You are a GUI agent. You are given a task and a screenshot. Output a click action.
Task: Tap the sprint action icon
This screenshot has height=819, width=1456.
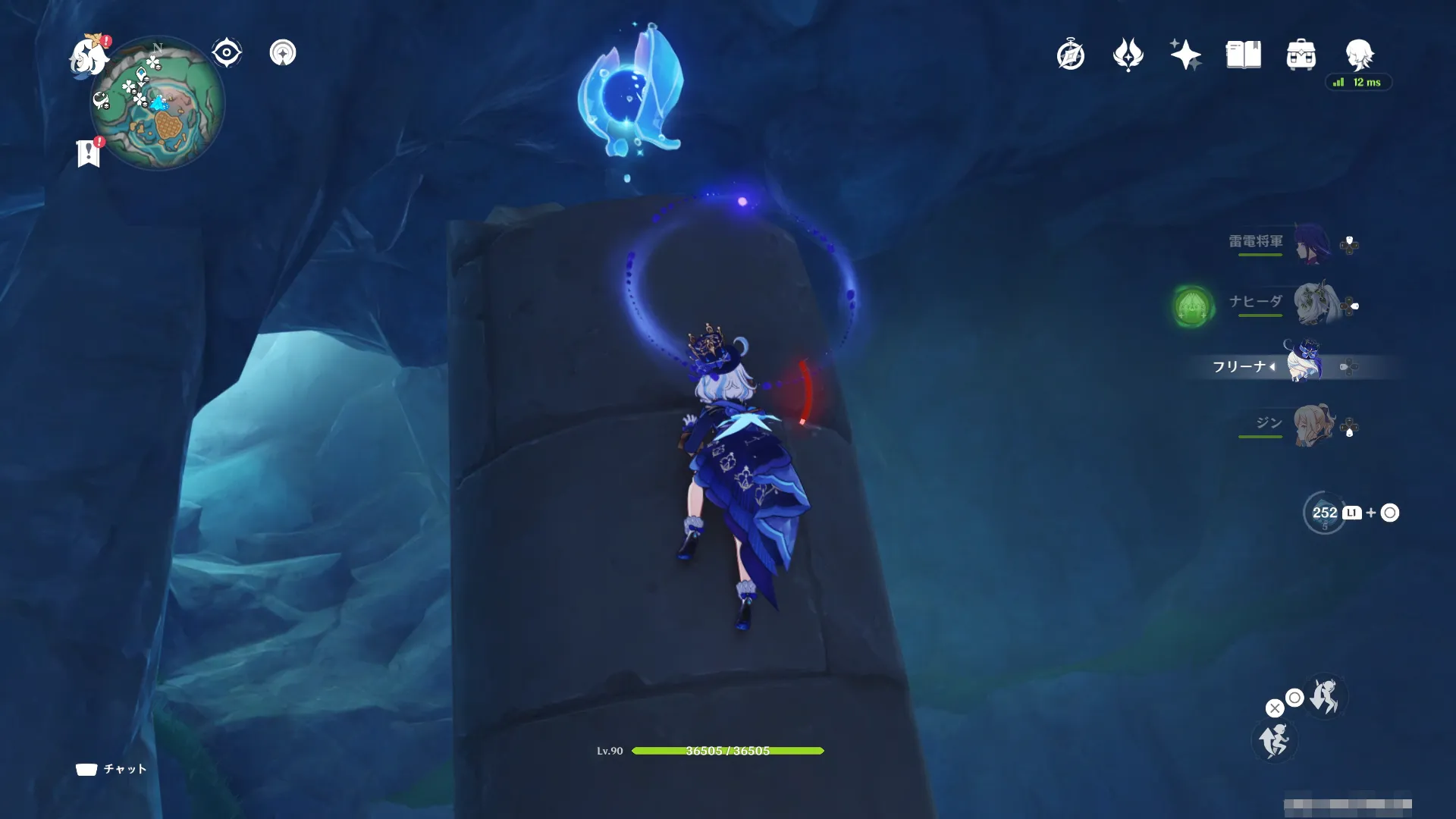click(x=1326, y=696)
